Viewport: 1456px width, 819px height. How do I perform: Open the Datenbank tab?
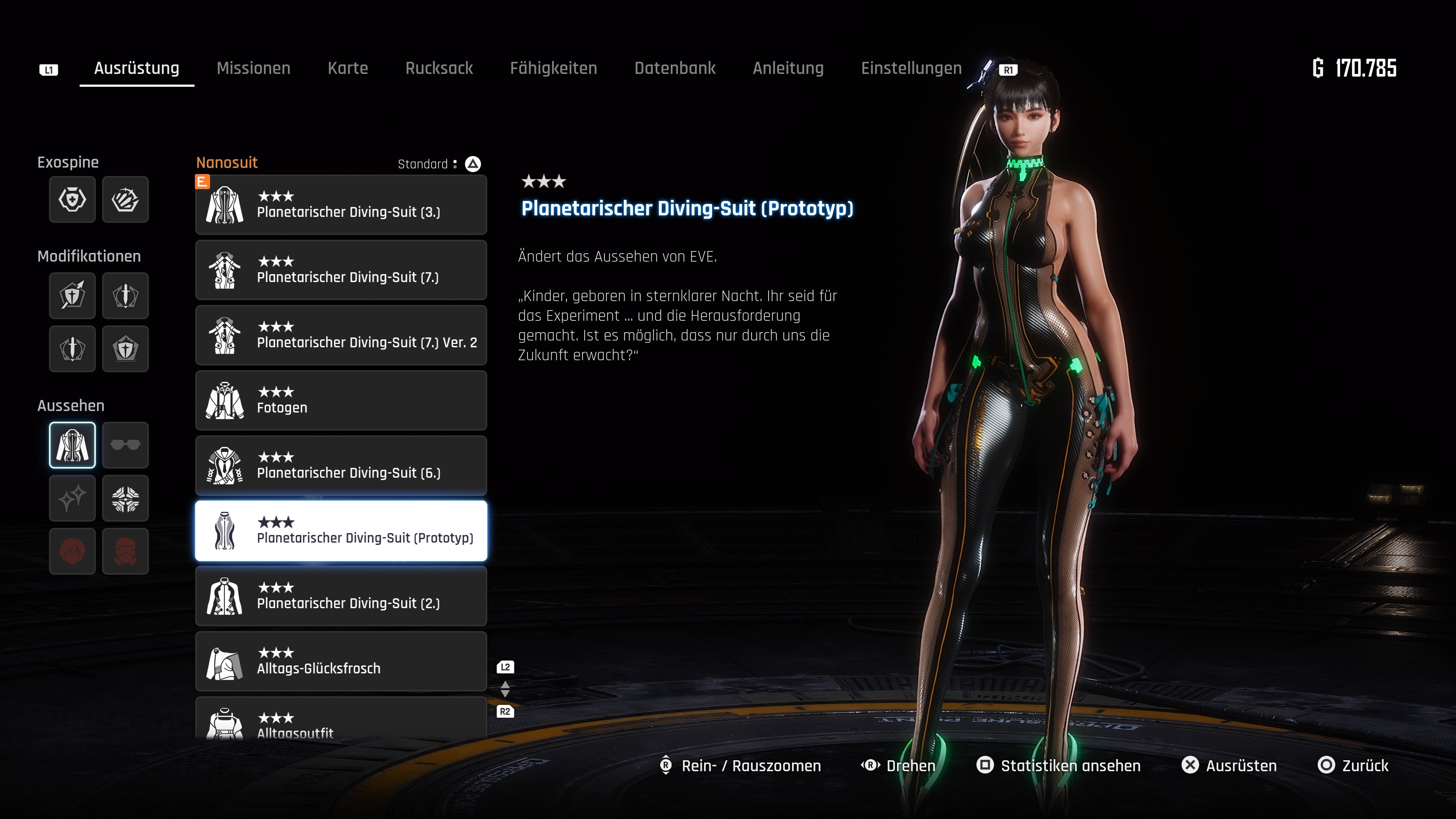pos(674,68)
